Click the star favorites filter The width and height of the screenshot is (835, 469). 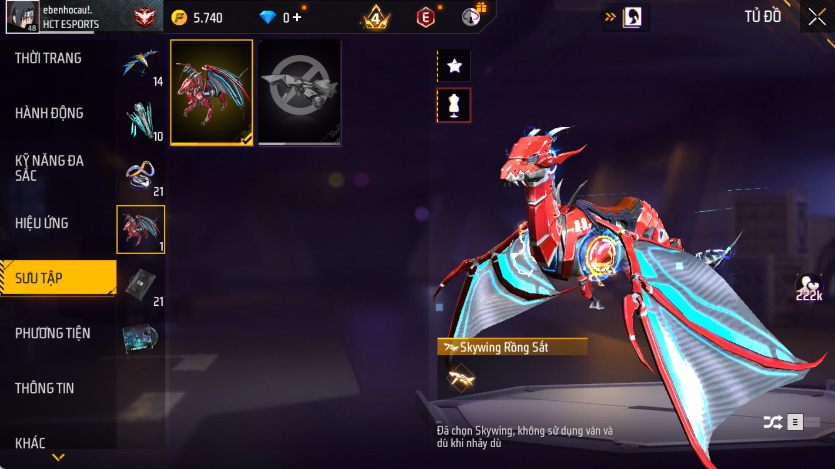point(454,66)
